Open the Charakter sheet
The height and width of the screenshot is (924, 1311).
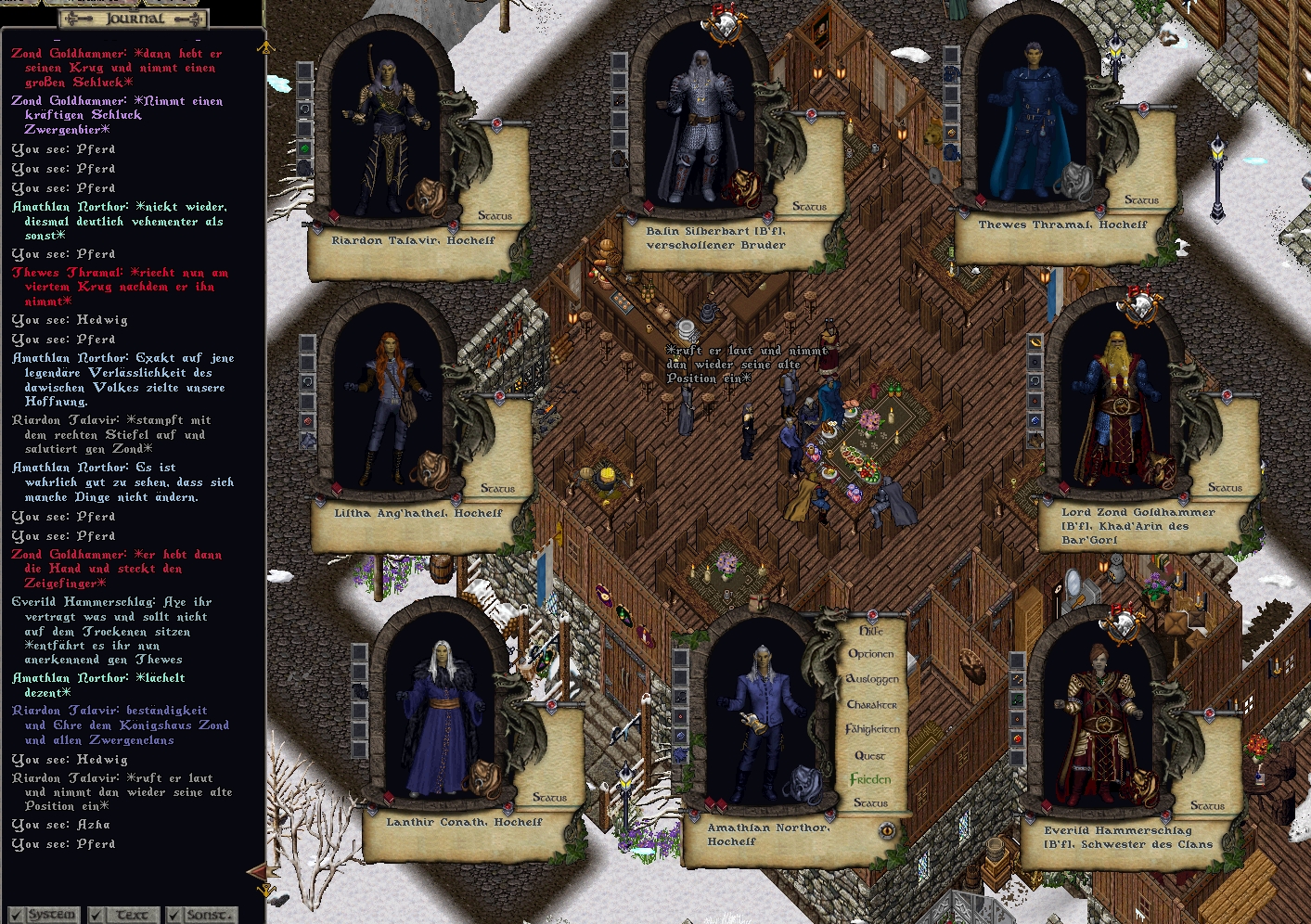pyautogui.click(x=871, y=704)
